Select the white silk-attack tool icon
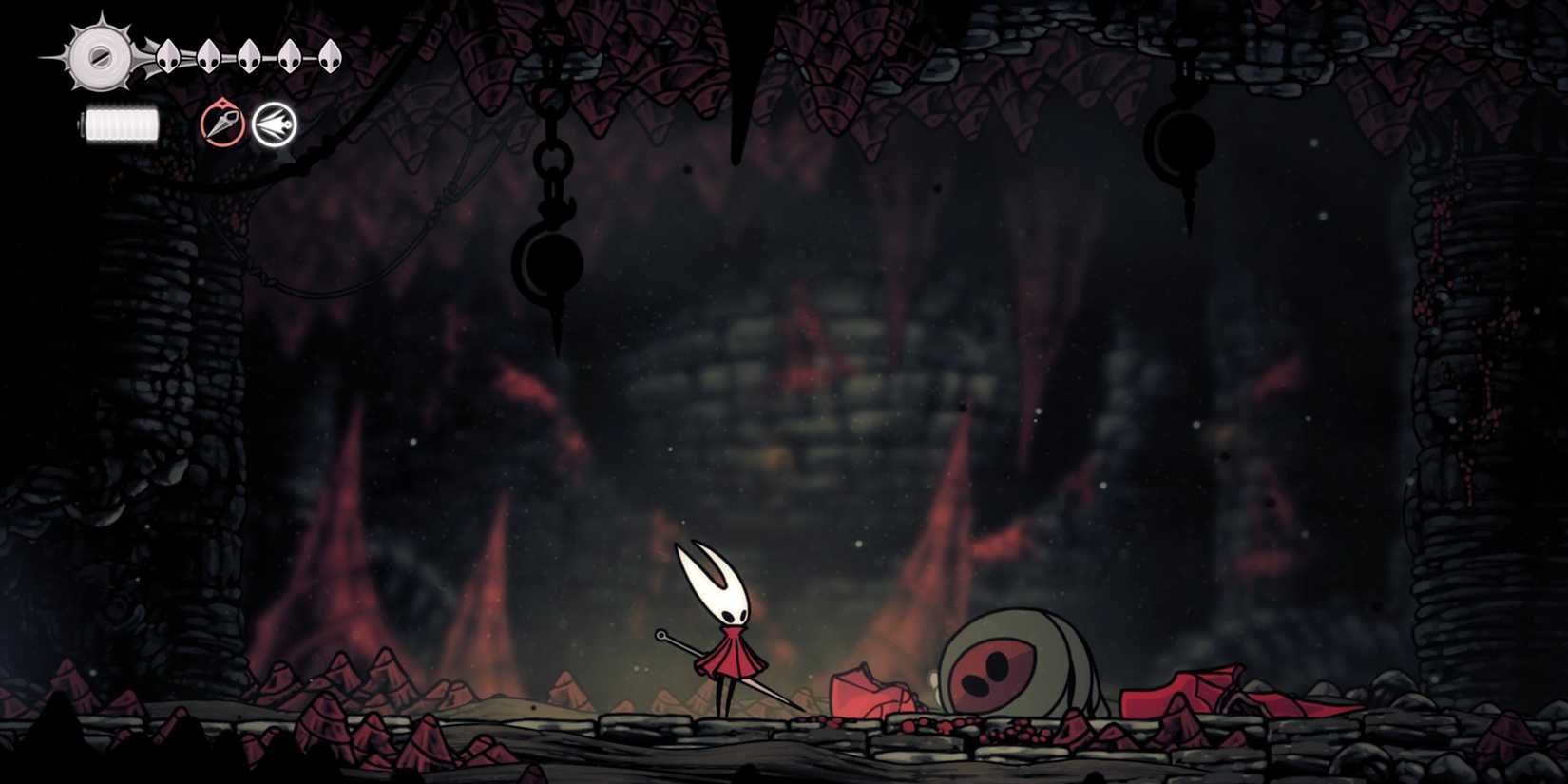The image size is (1568, 784). pyautogui.click(x=274, y=124)
